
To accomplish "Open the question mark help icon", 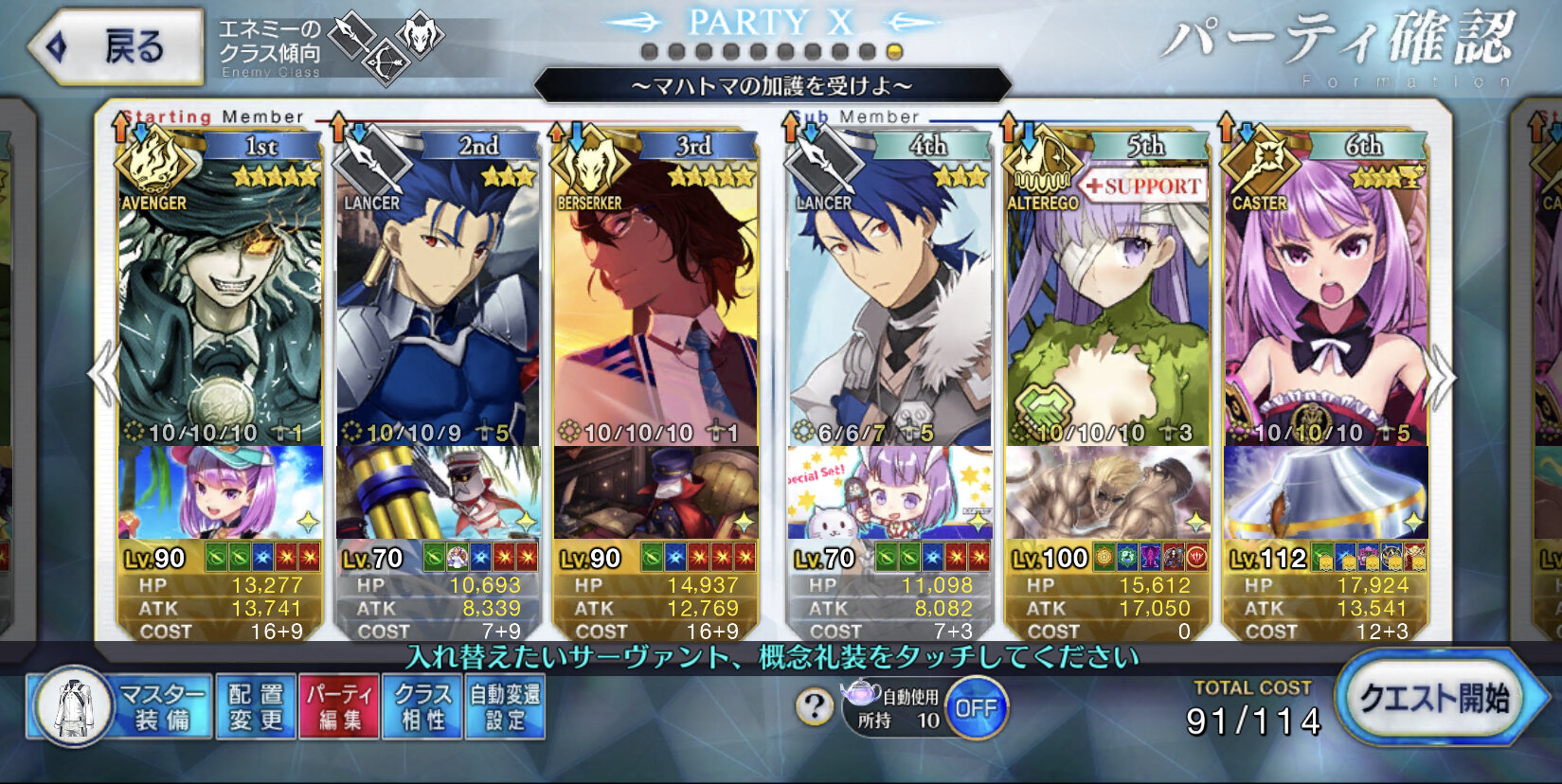I will pos(814,706).
